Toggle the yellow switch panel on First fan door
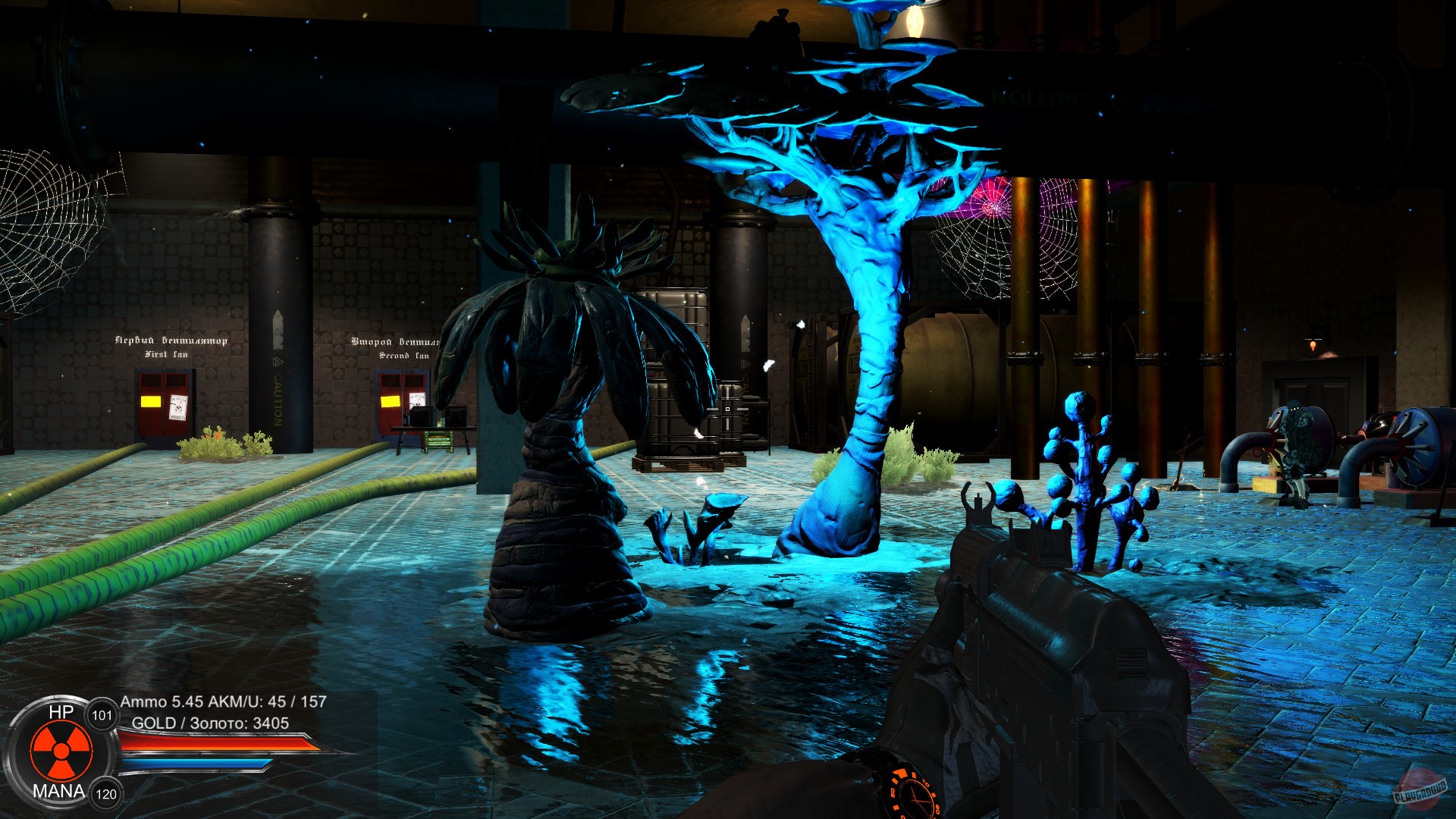Screen dimensions: 1456x819 (150, 403)
